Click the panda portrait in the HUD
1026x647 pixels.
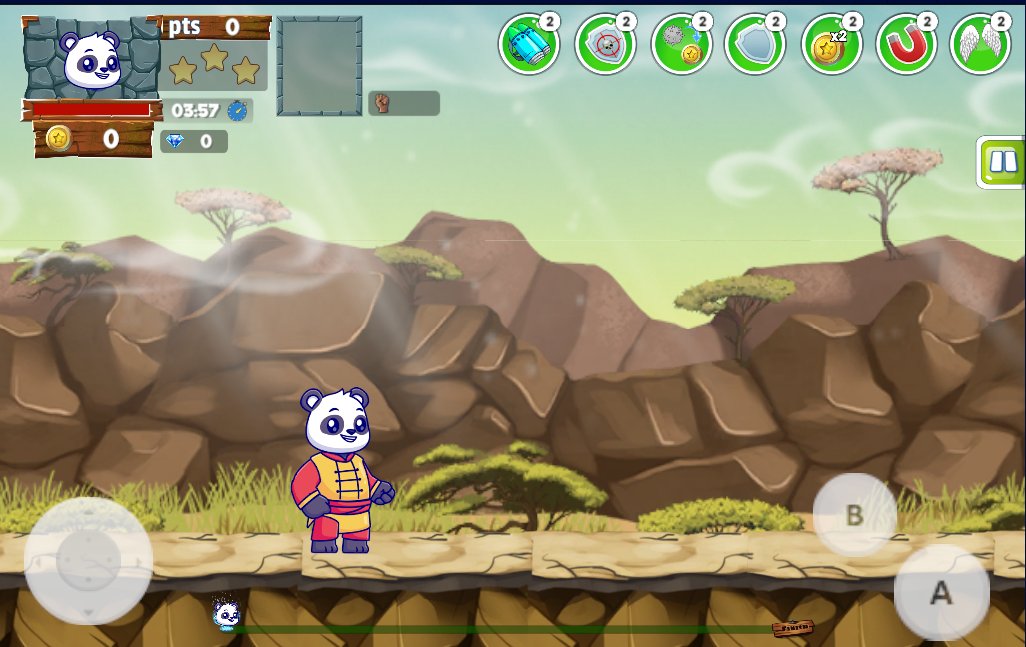[x=91, y=58]
